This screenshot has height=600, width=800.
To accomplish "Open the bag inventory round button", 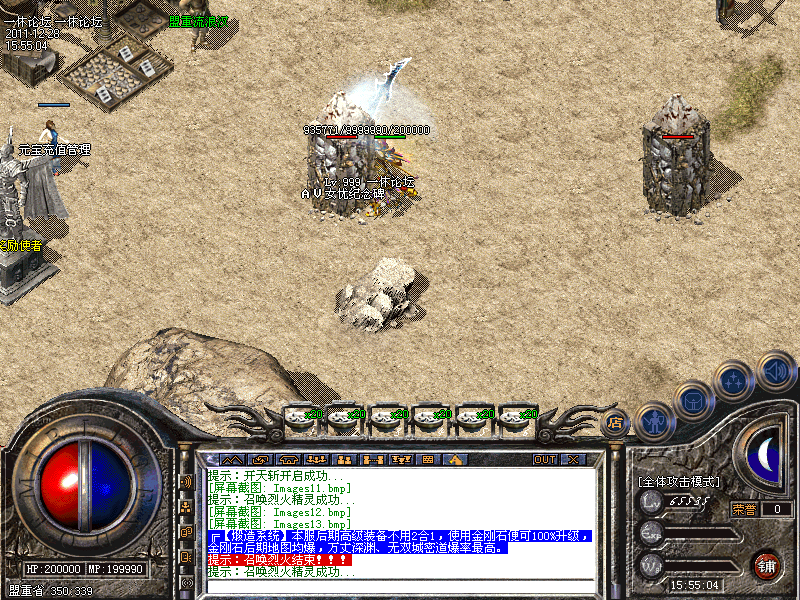I will point(693,401).
